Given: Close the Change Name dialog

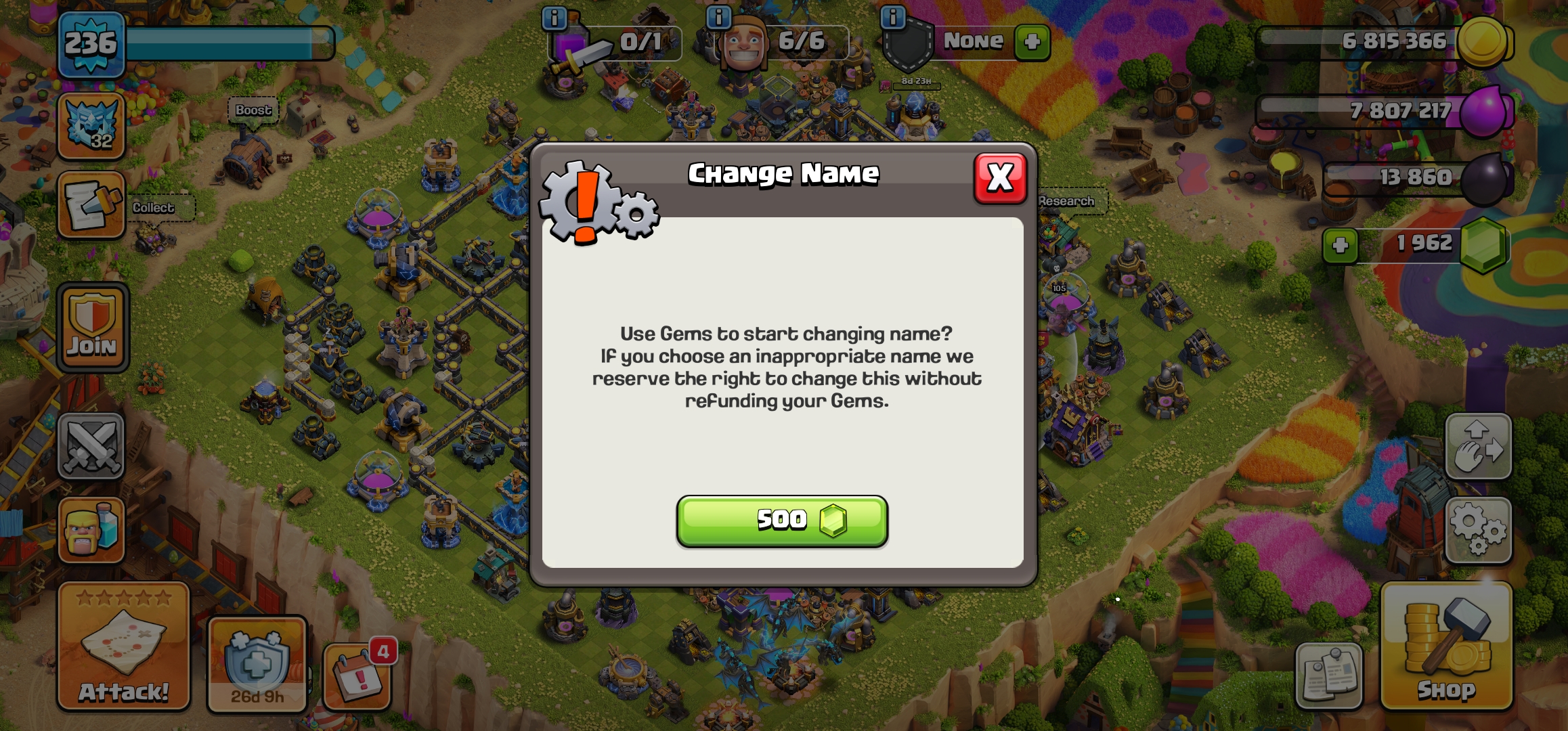Looking at the screenshot, I should point(999,178).
